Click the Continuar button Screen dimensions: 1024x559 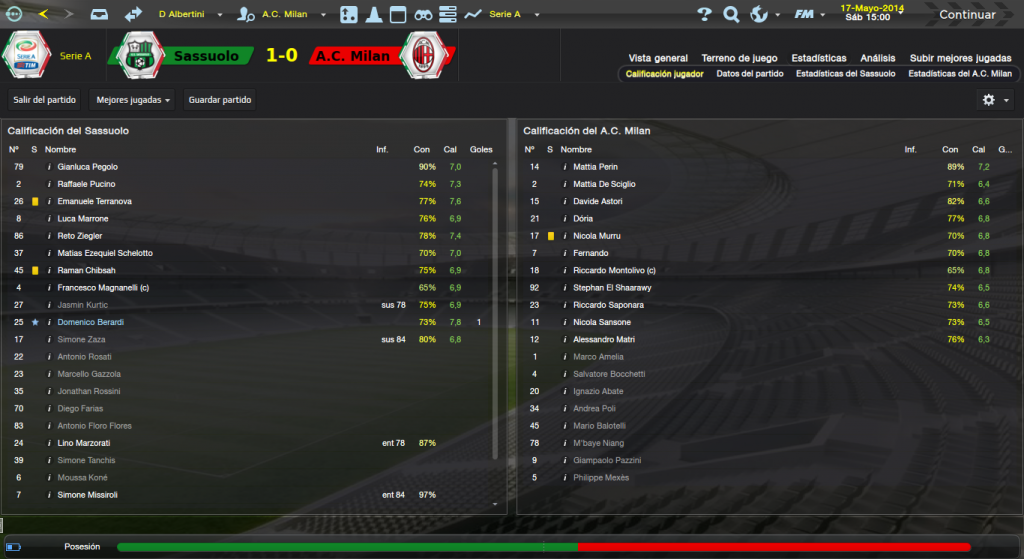point(966,15)
